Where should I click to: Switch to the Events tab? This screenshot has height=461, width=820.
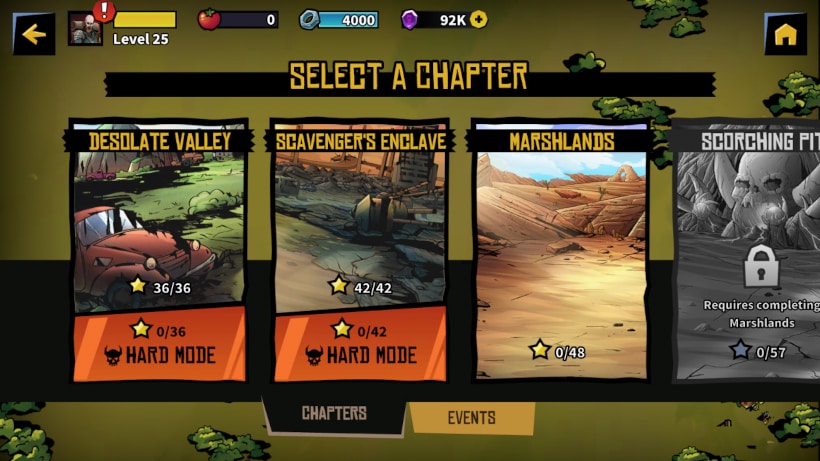tap(471, 418)
